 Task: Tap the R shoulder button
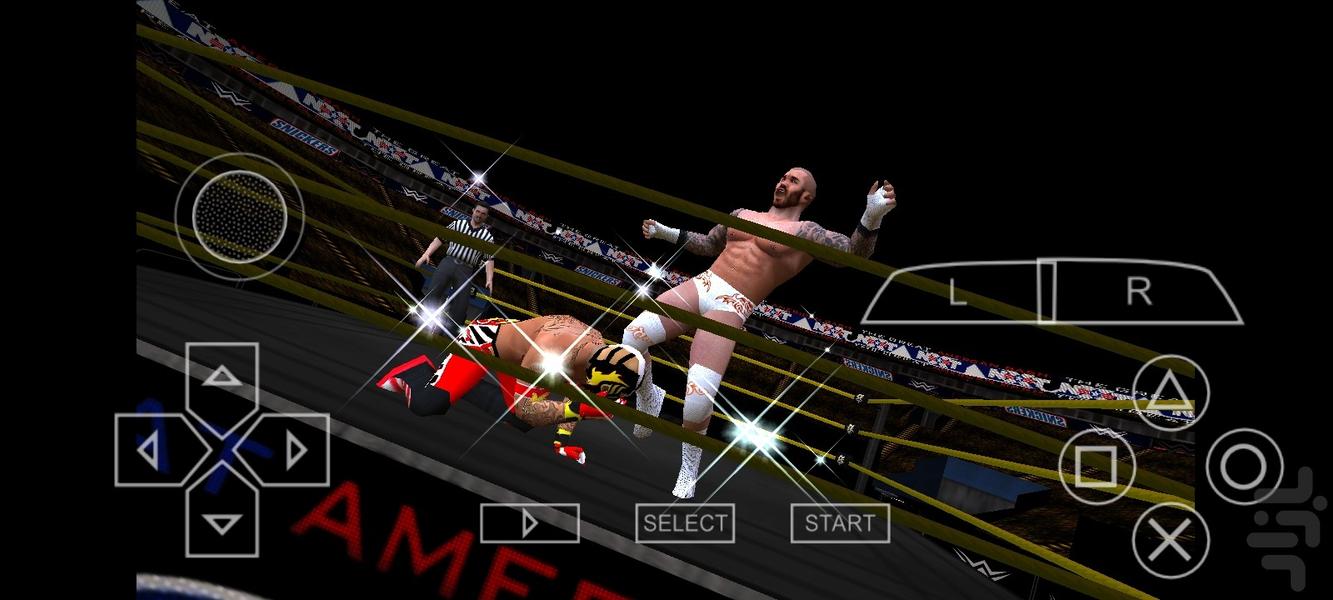1140,291
